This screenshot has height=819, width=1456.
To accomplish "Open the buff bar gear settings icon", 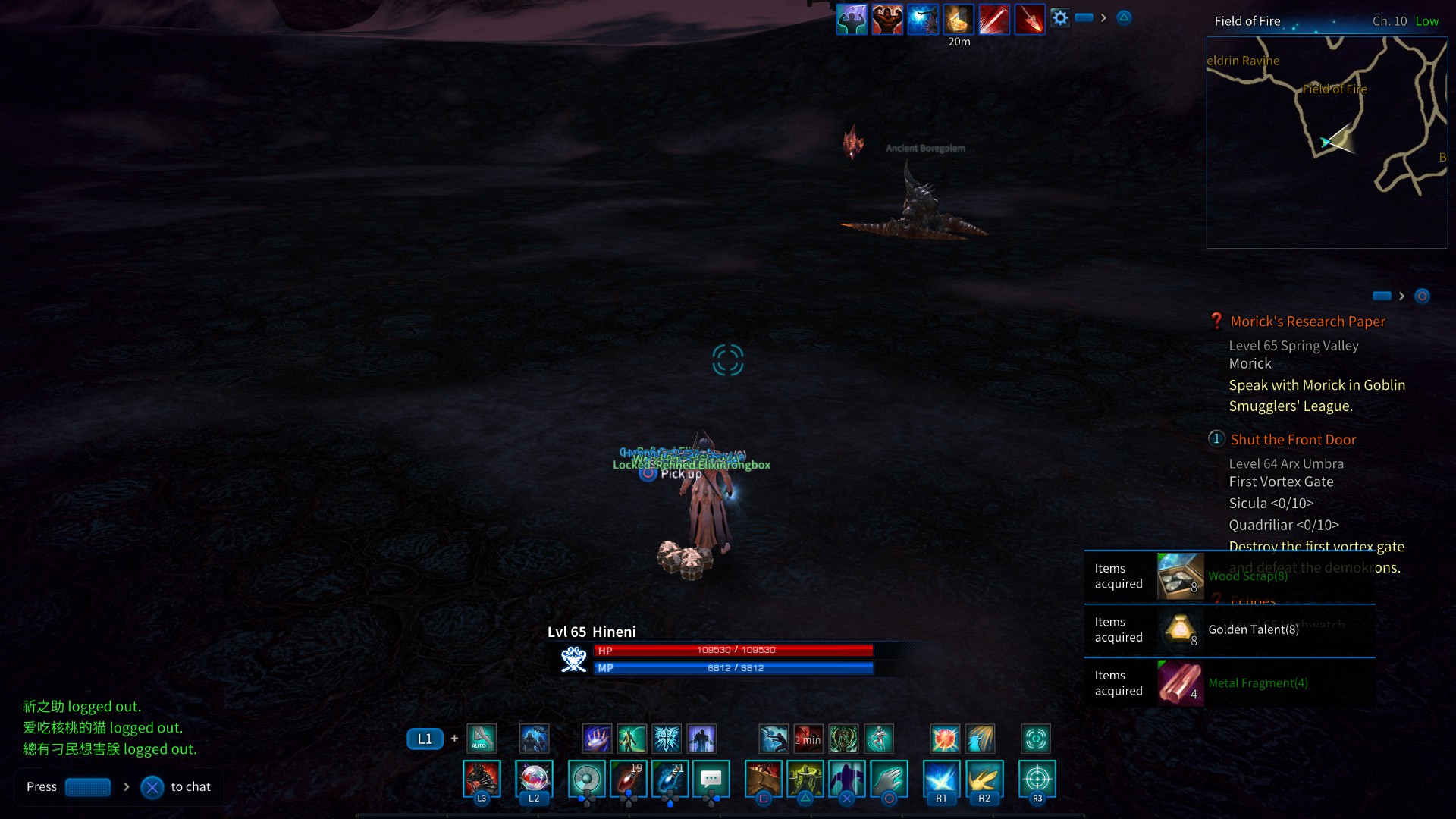I will 1060,18.
